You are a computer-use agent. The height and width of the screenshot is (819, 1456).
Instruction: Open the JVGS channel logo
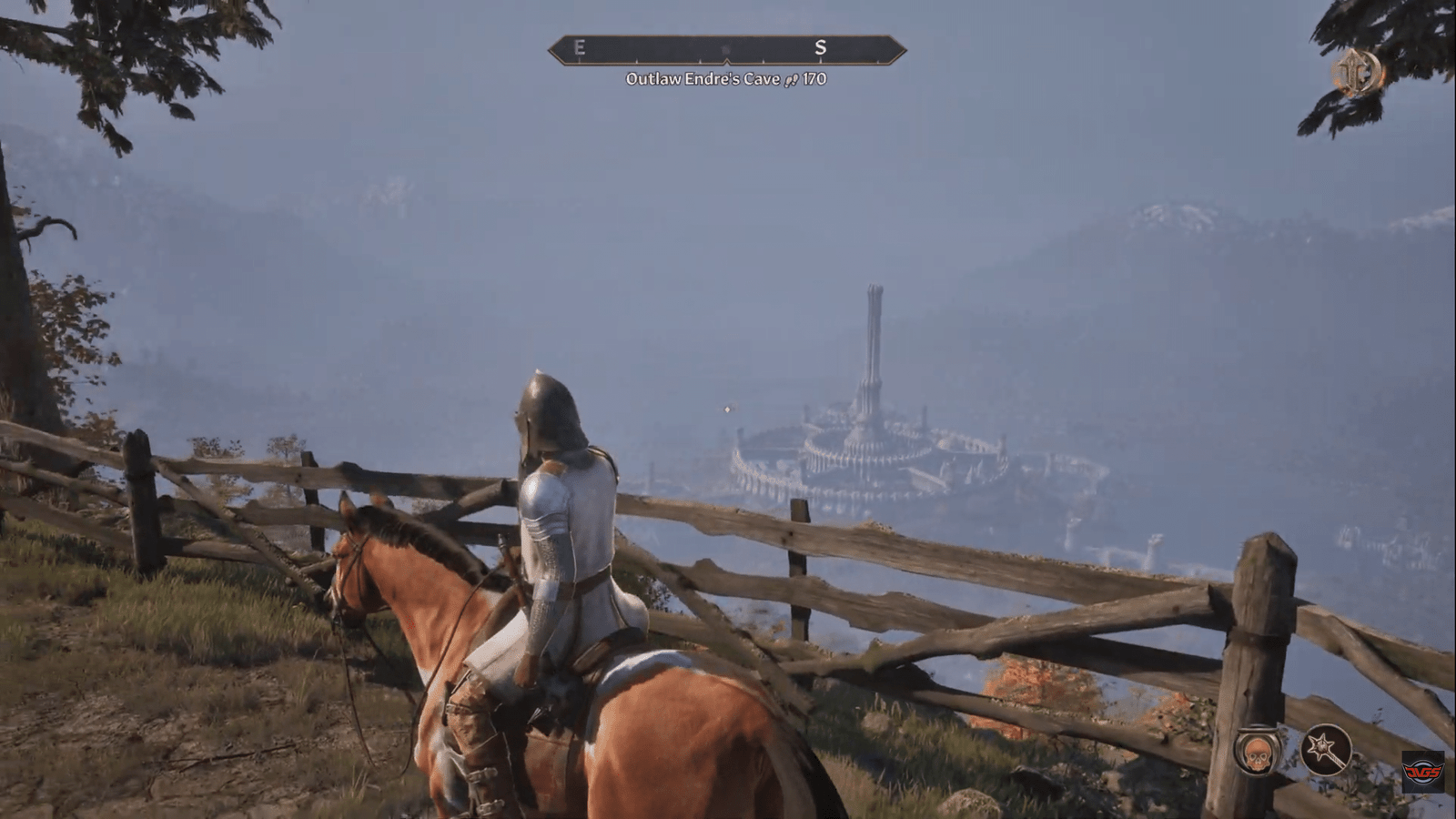pos(1422,772)
